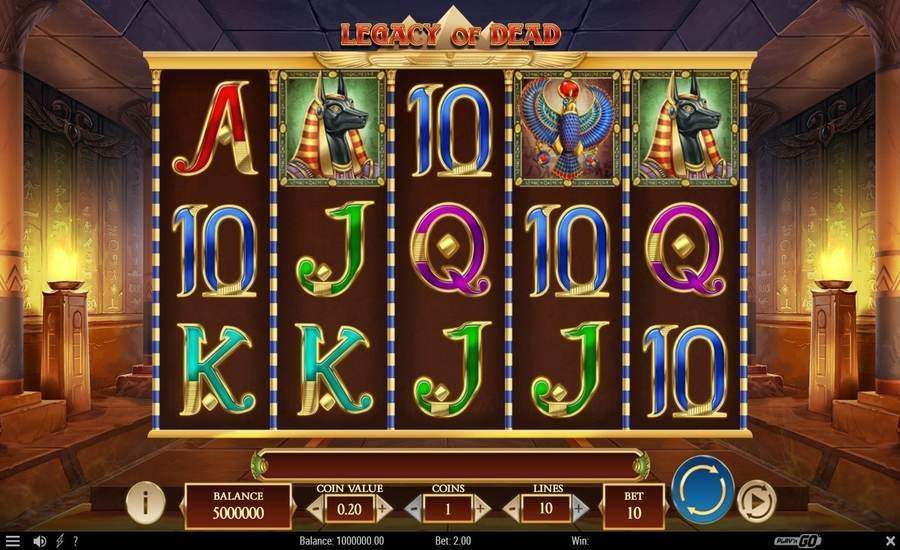Start autoplay with the gold play button
This screenshot has width=900, height=550.
(755, 501)
